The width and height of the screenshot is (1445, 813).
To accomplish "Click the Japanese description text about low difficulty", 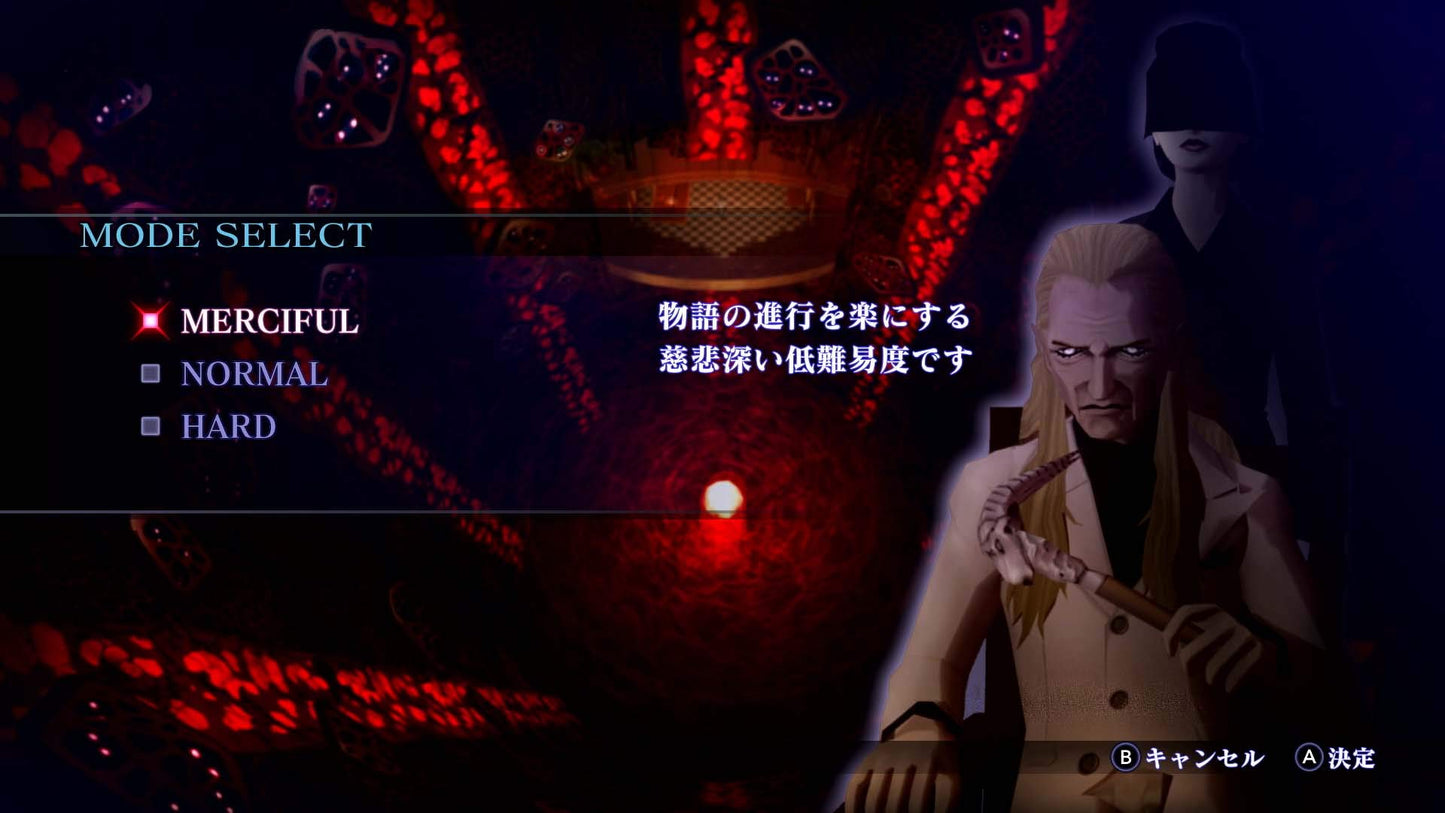I will point(810,340).
